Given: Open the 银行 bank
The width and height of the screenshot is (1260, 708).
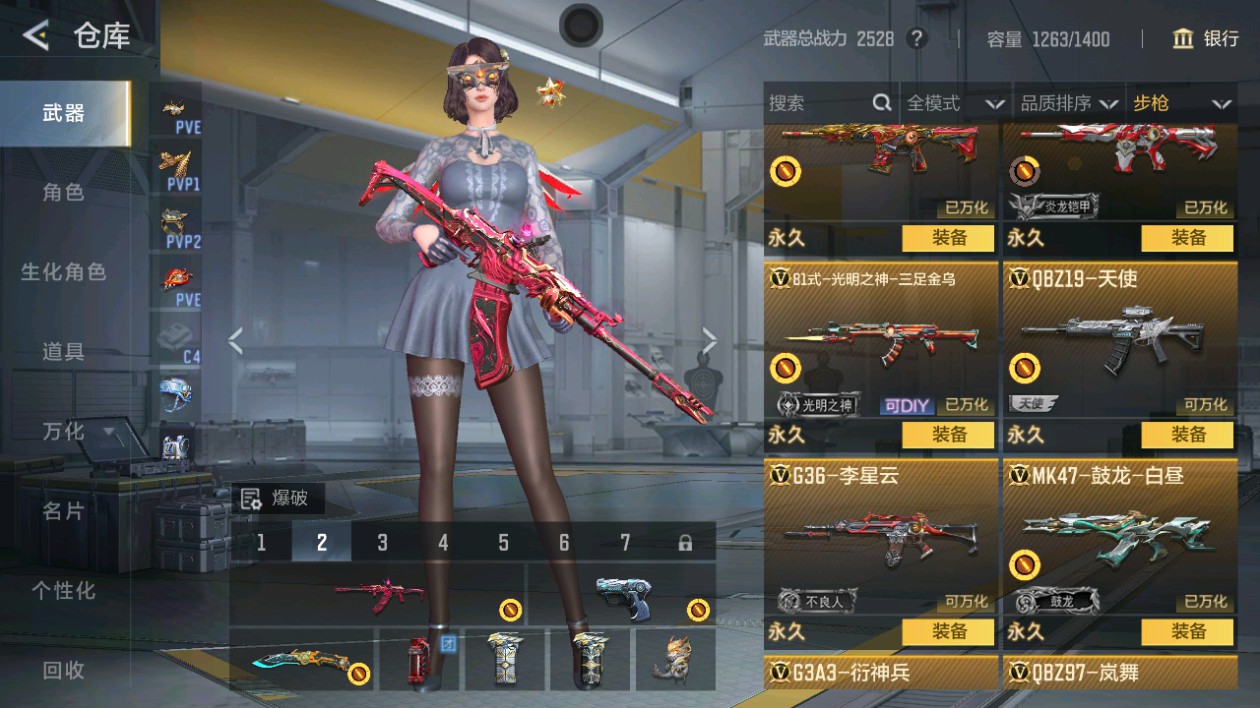Looking at the screenshot, I should click(1205, 39).
